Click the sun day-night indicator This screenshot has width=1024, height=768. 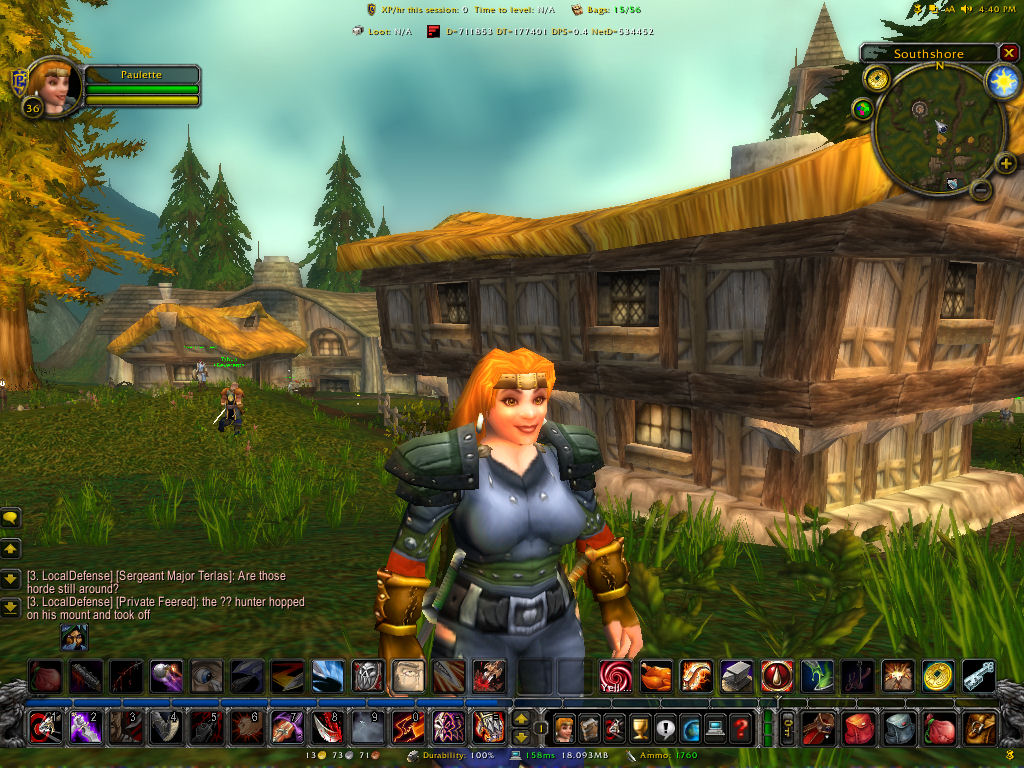point(1002,83)
